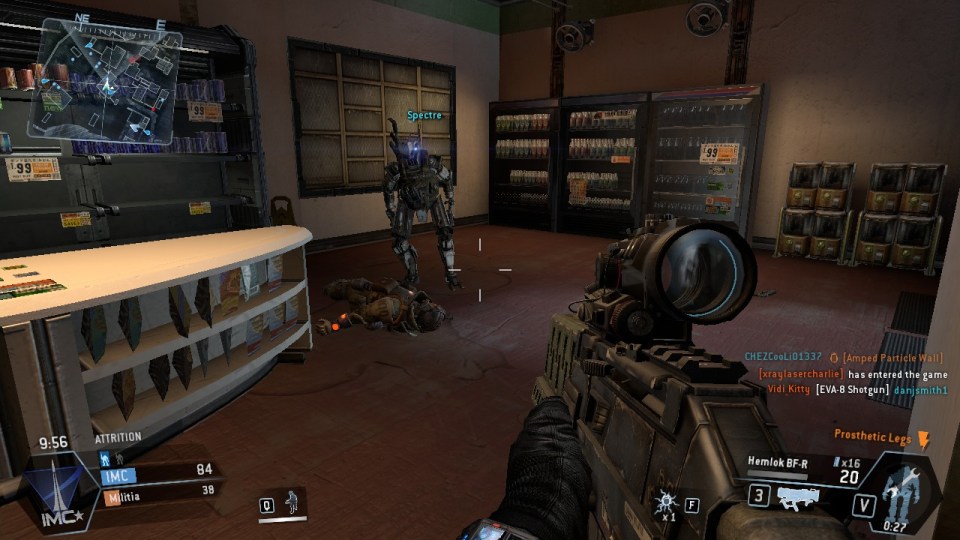Click the blue Titan team status icon
Image resolution: width=960 pixels, height=540 pixels.
(104, 457)
